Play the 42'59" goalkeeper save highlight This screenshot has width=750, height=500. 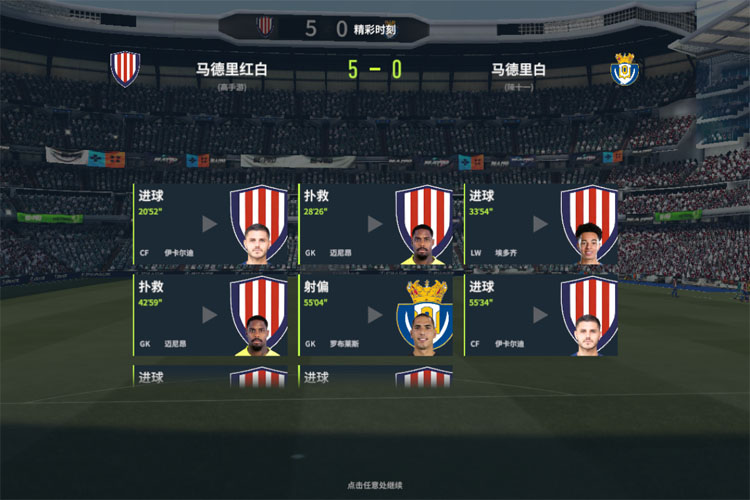tap(210, 314)
